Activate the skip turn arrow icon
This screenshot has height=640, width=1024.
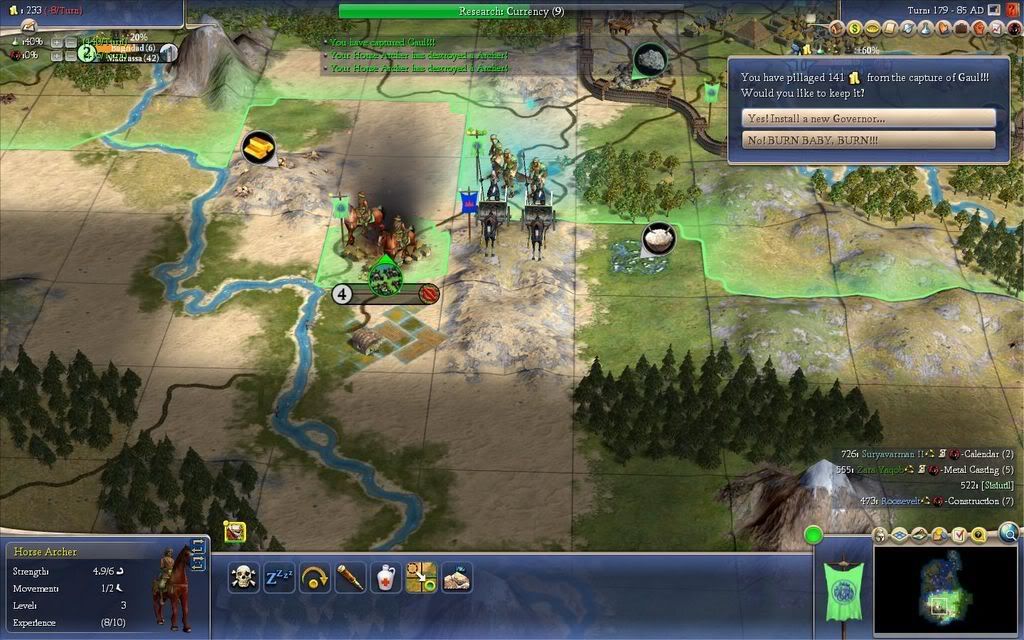coord(315,577)
